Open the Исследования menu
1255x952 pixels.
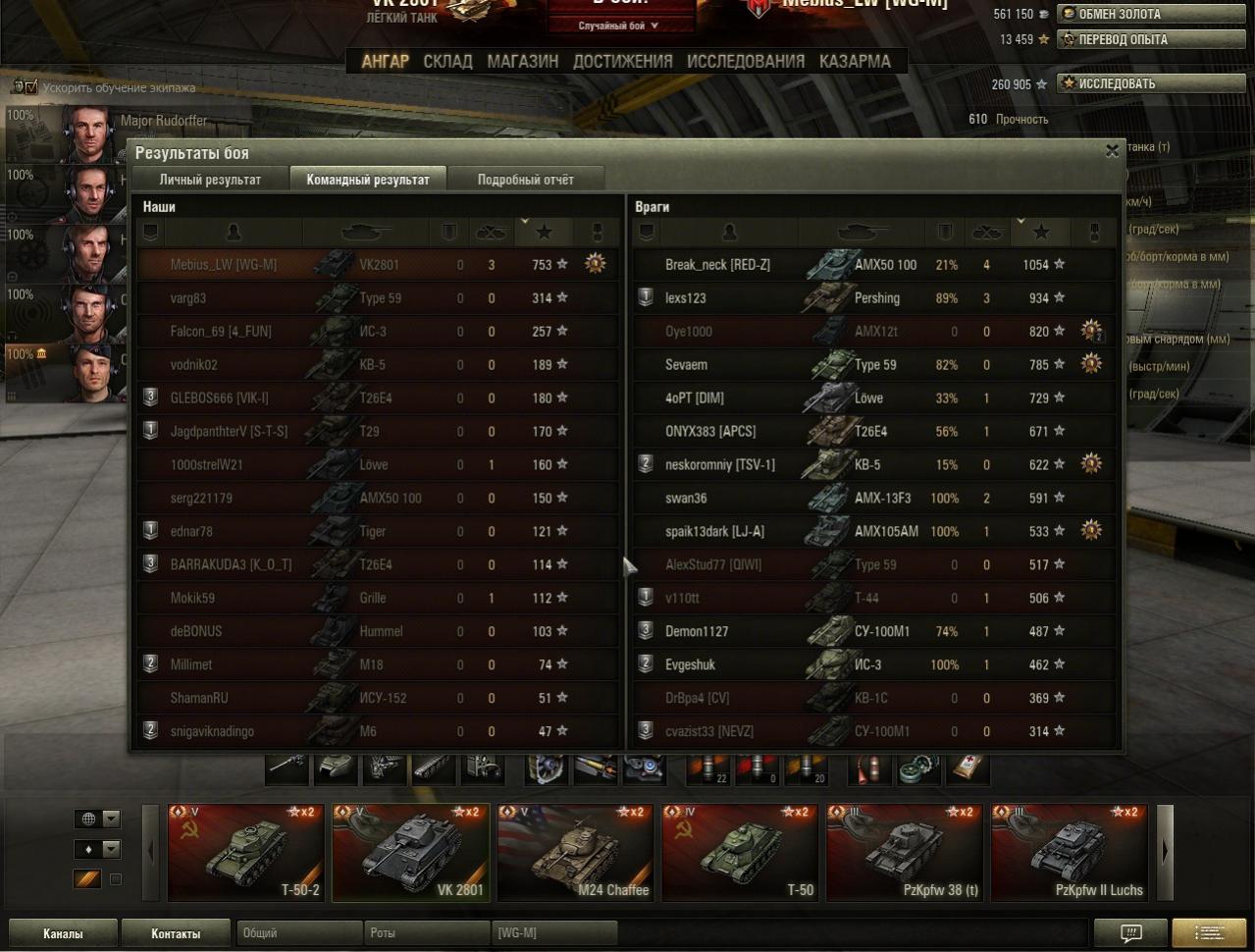(745, 61)
